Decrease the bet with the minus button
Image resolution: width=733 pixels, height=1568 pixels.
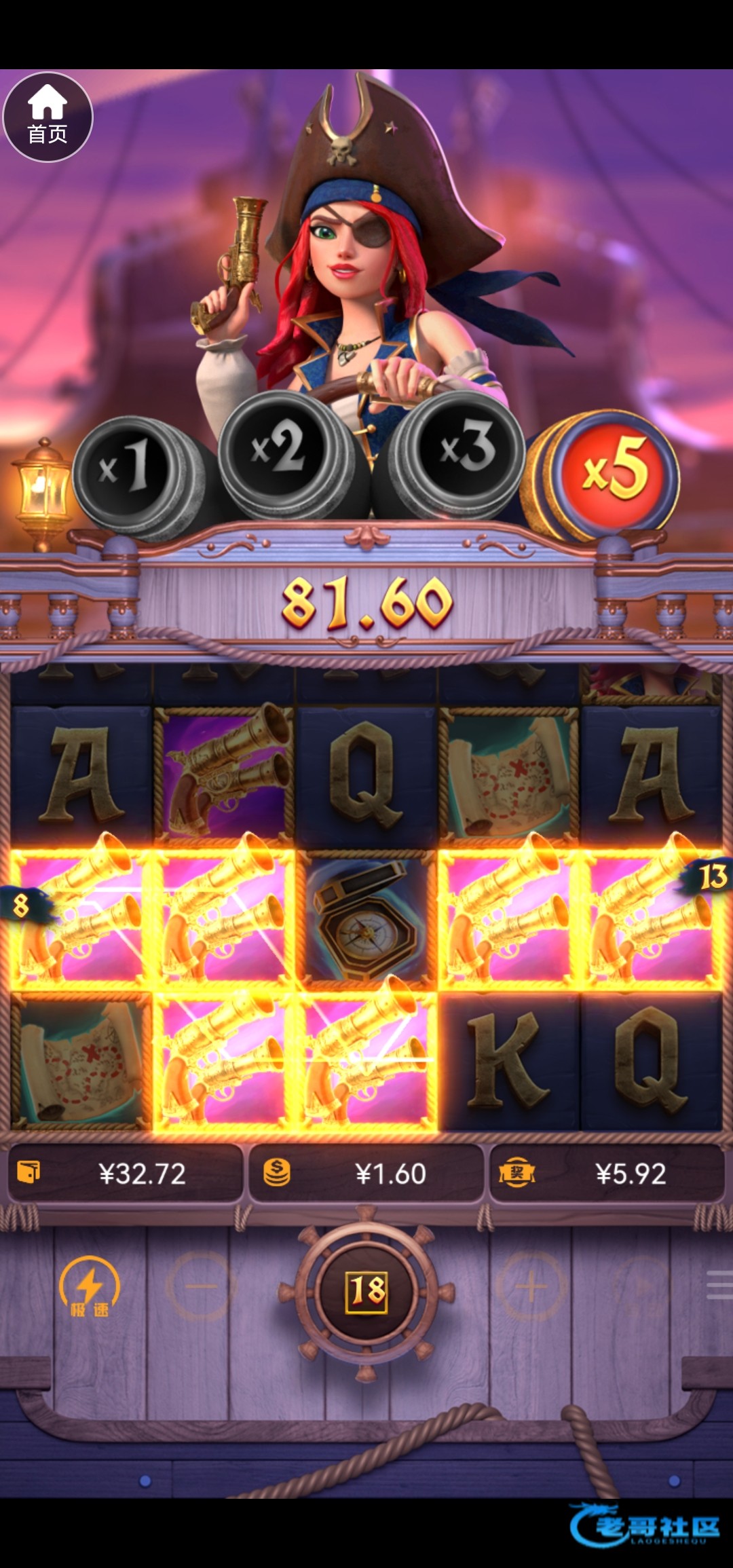tap(202, 1286)
